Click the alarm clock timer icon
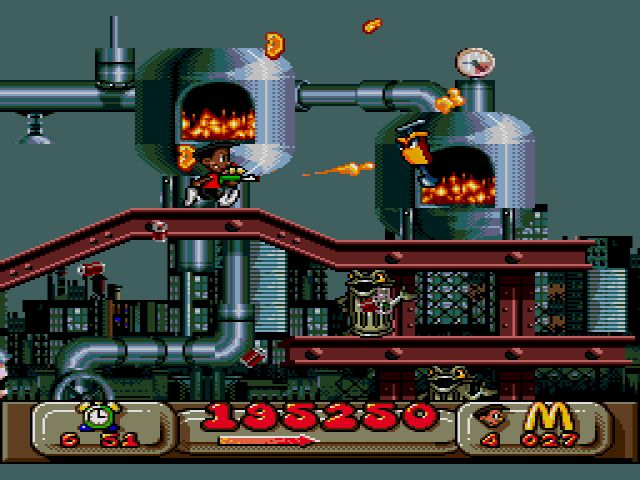Viewport: 640px width, 480px height. 97,416
